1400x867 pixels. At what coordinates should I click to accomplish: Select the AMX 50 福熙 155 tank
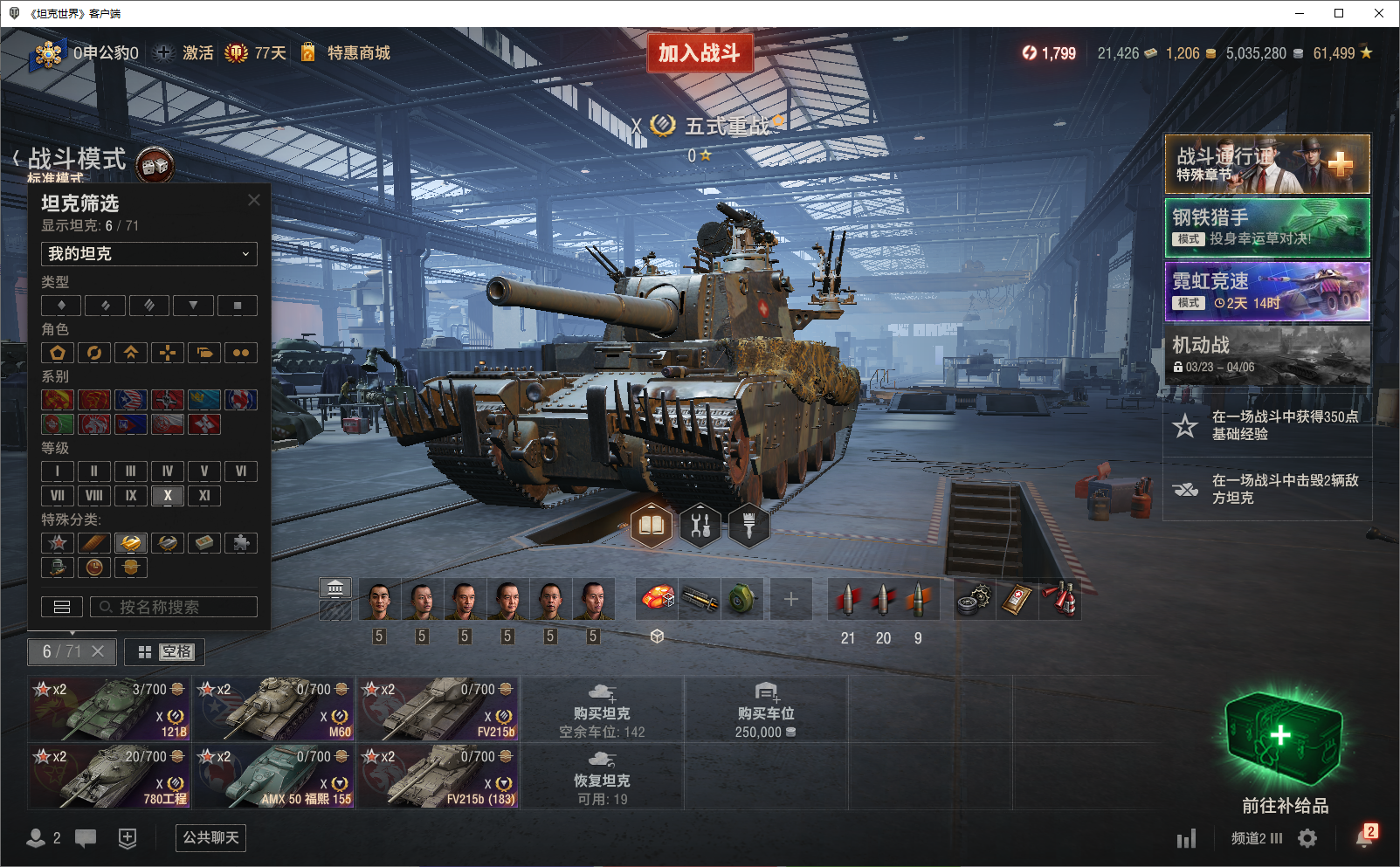tap(274, 775)
